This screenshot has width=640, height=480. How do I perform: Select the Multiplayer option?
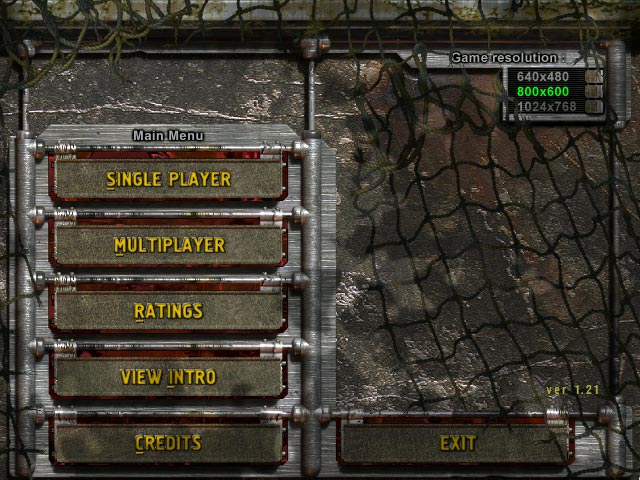[x=168, y=245]
